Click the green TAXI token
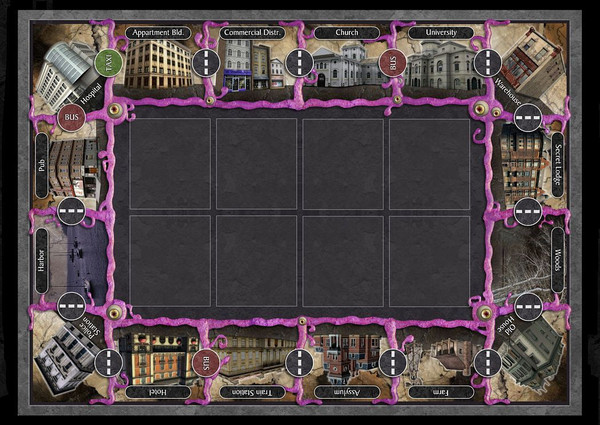Image resolution: width=600 pixels, height=425 pixels. [x=107, y=62]
